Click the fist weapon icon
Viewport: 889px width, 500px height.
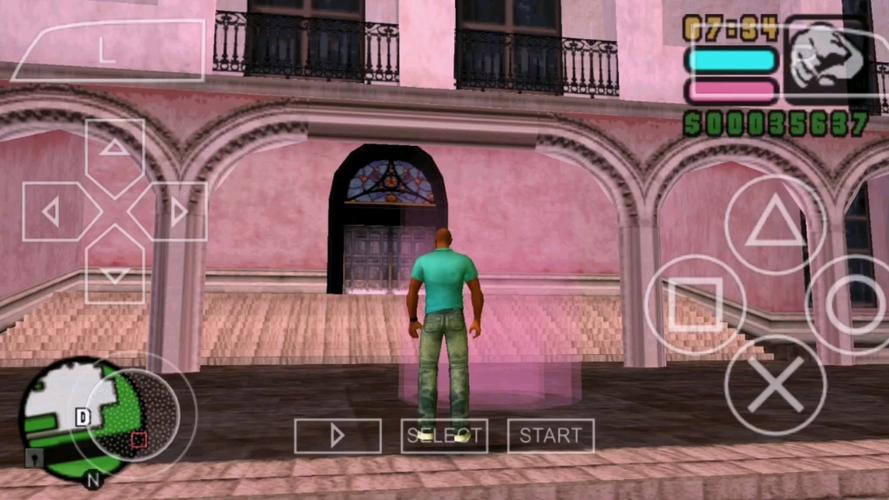825,59
